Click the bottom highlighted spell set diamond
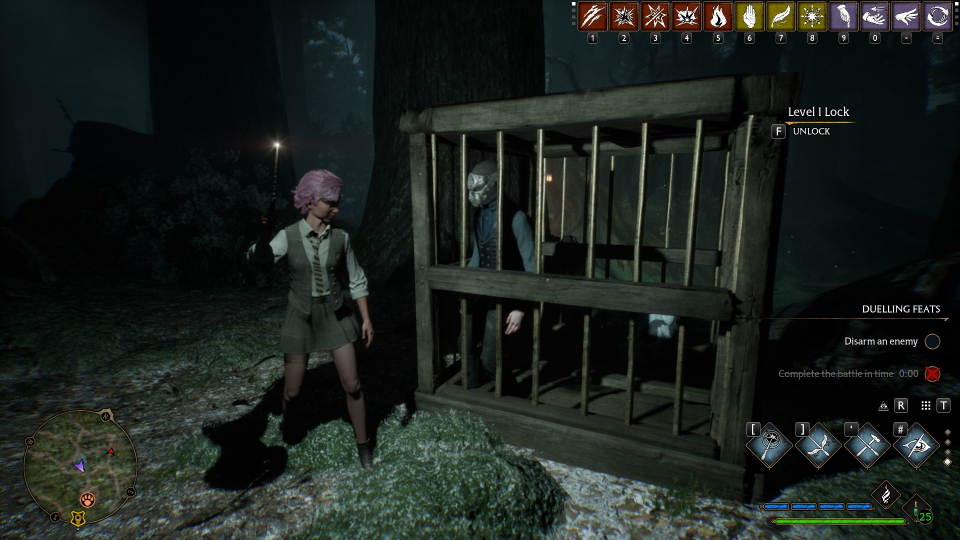The width and height of the screenshot is (960, 540). click(x=948, y=462)
